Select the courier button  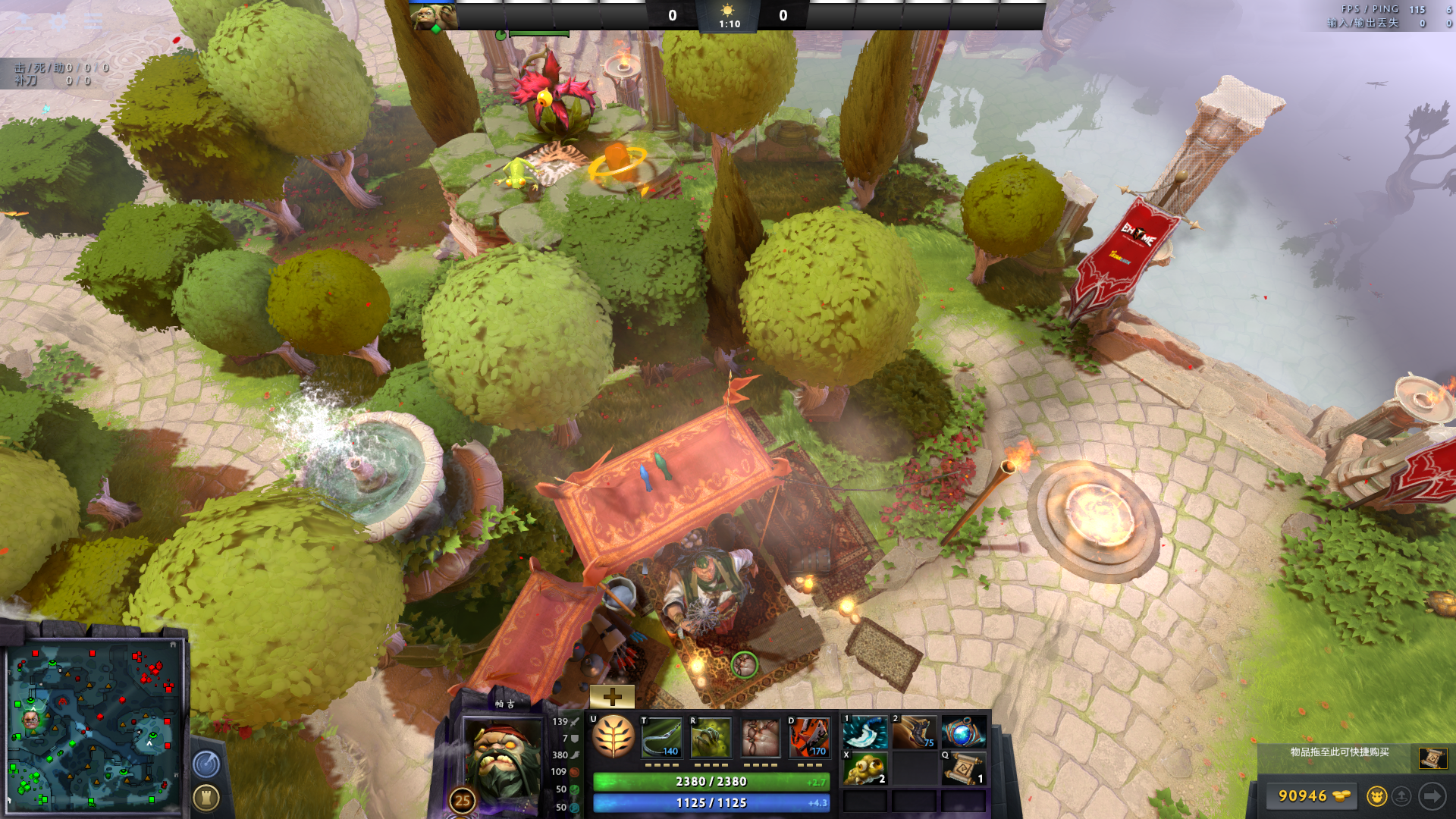1376,796
